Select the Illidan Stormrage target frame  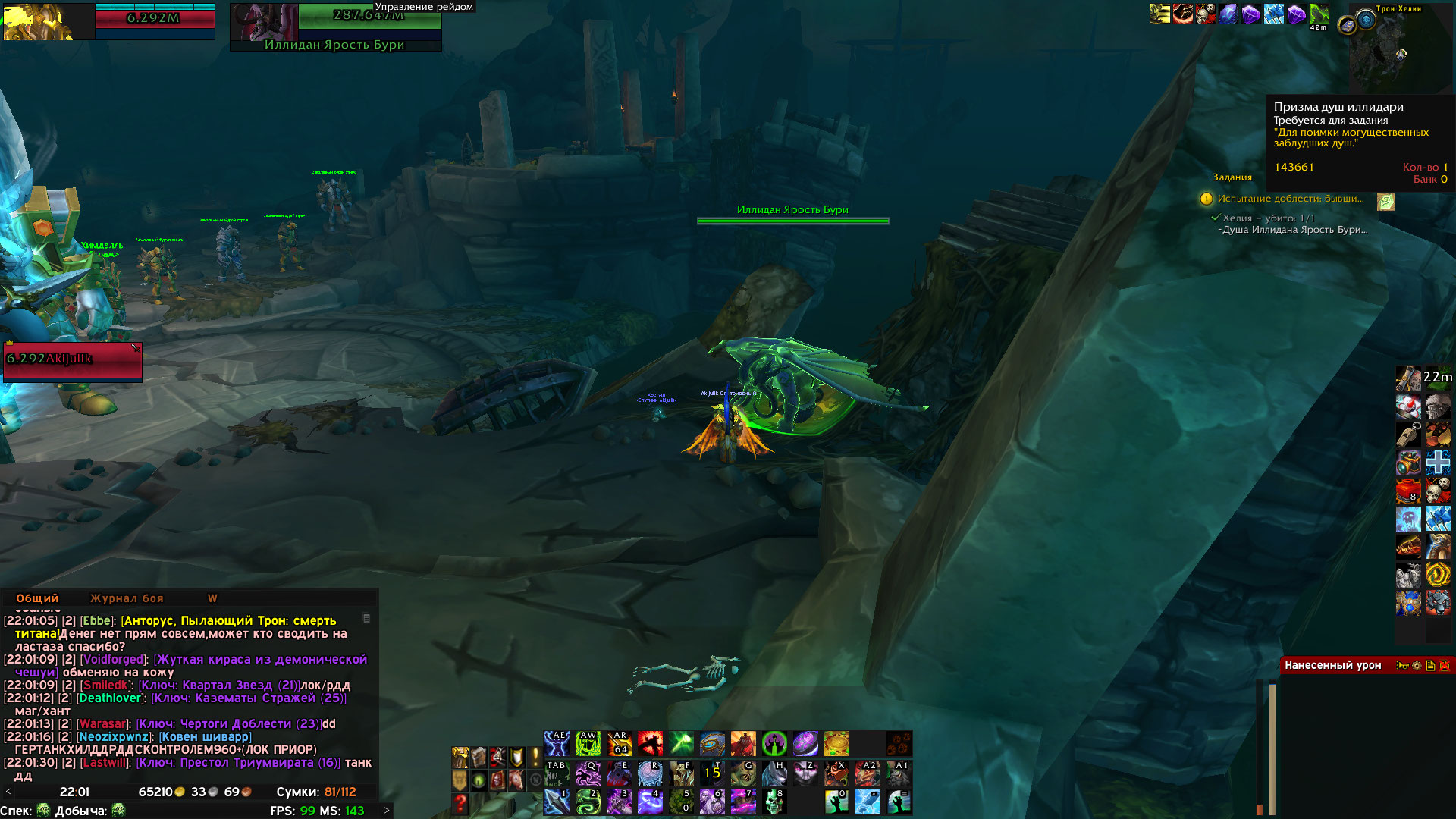[x=335, y=27]
